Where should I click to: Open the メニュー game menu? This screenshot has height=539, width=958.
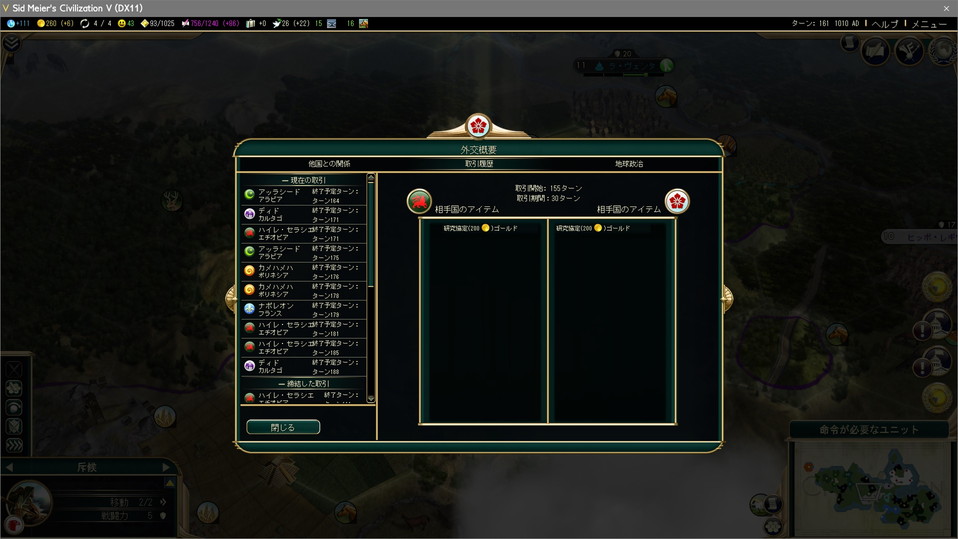[x=929, y=23]
